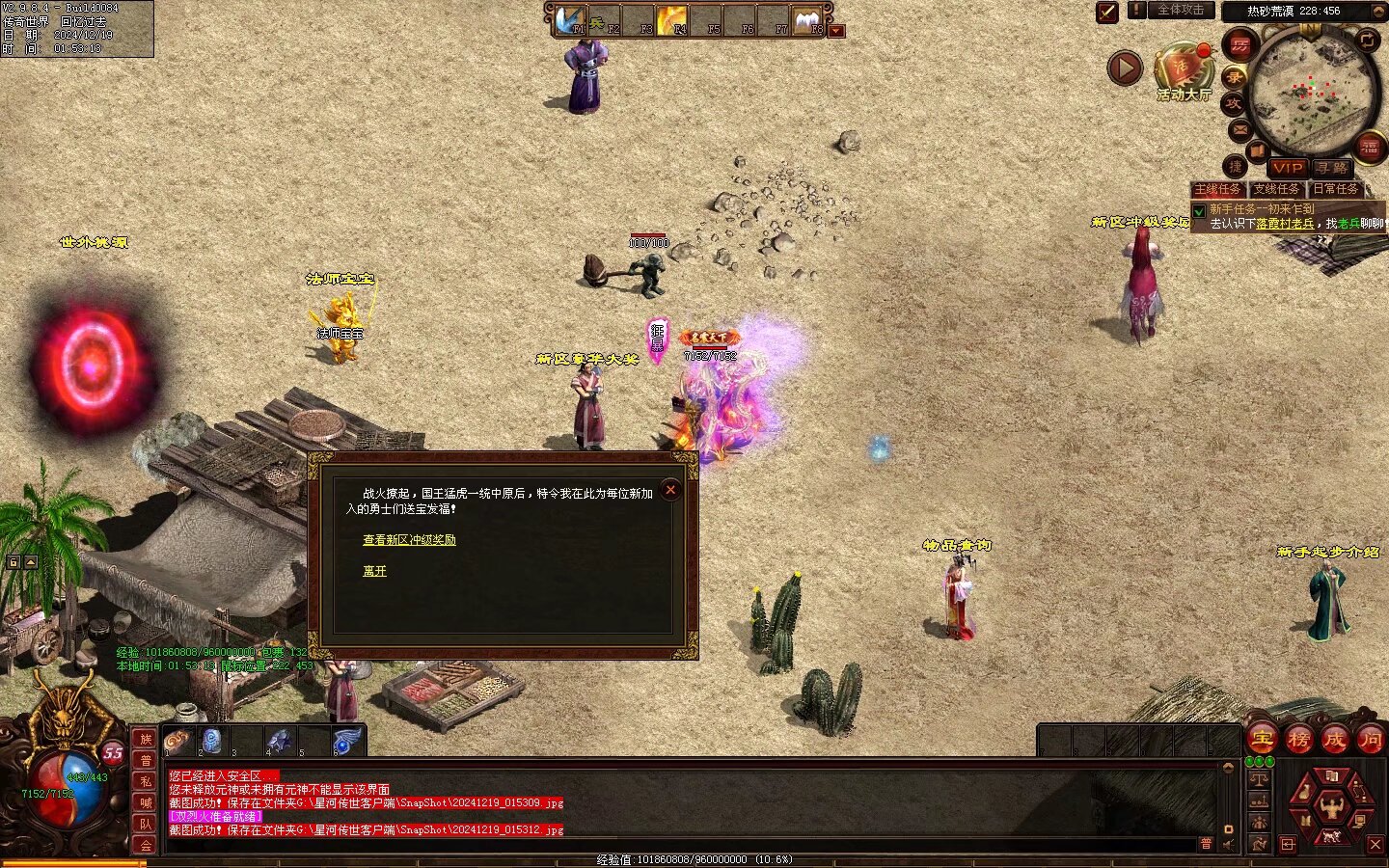Switch to the 支线任务 tab
1389x868 pixels.
(1276, 189)
